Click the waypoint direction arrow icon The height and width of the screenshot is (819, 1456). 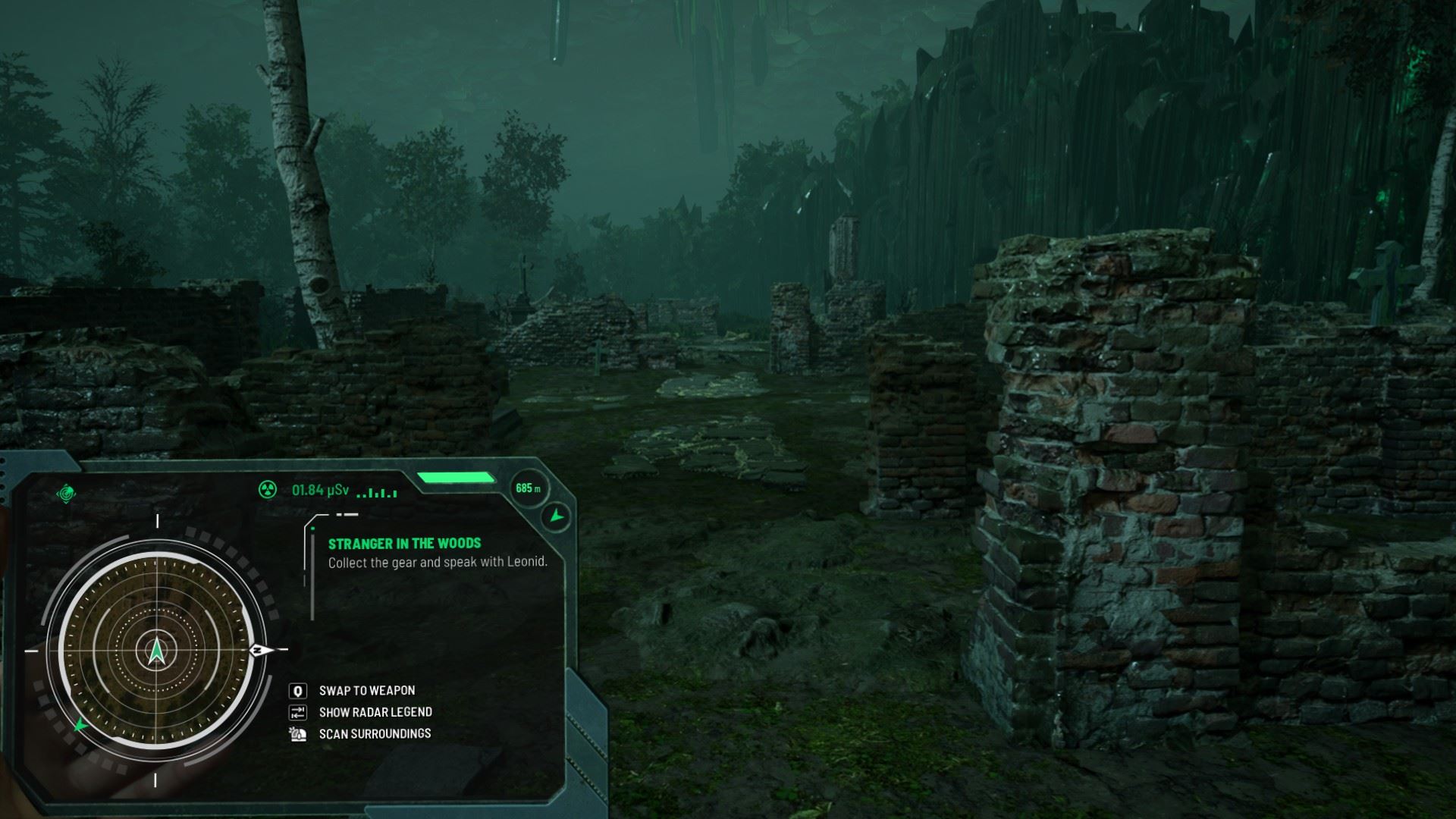[557, 516]
